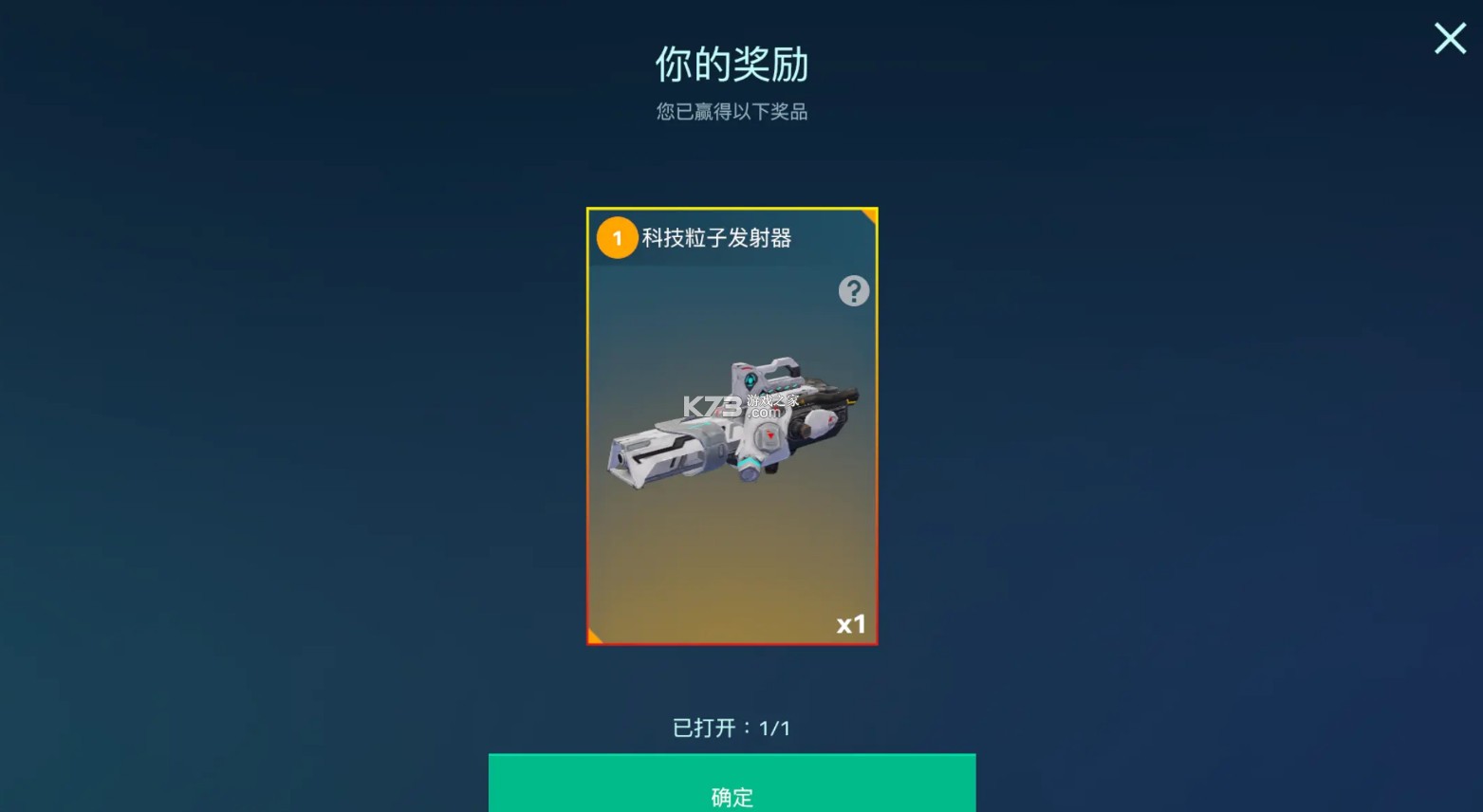Click the 1/1 opened progress indicator

click(x=774, y=728)
